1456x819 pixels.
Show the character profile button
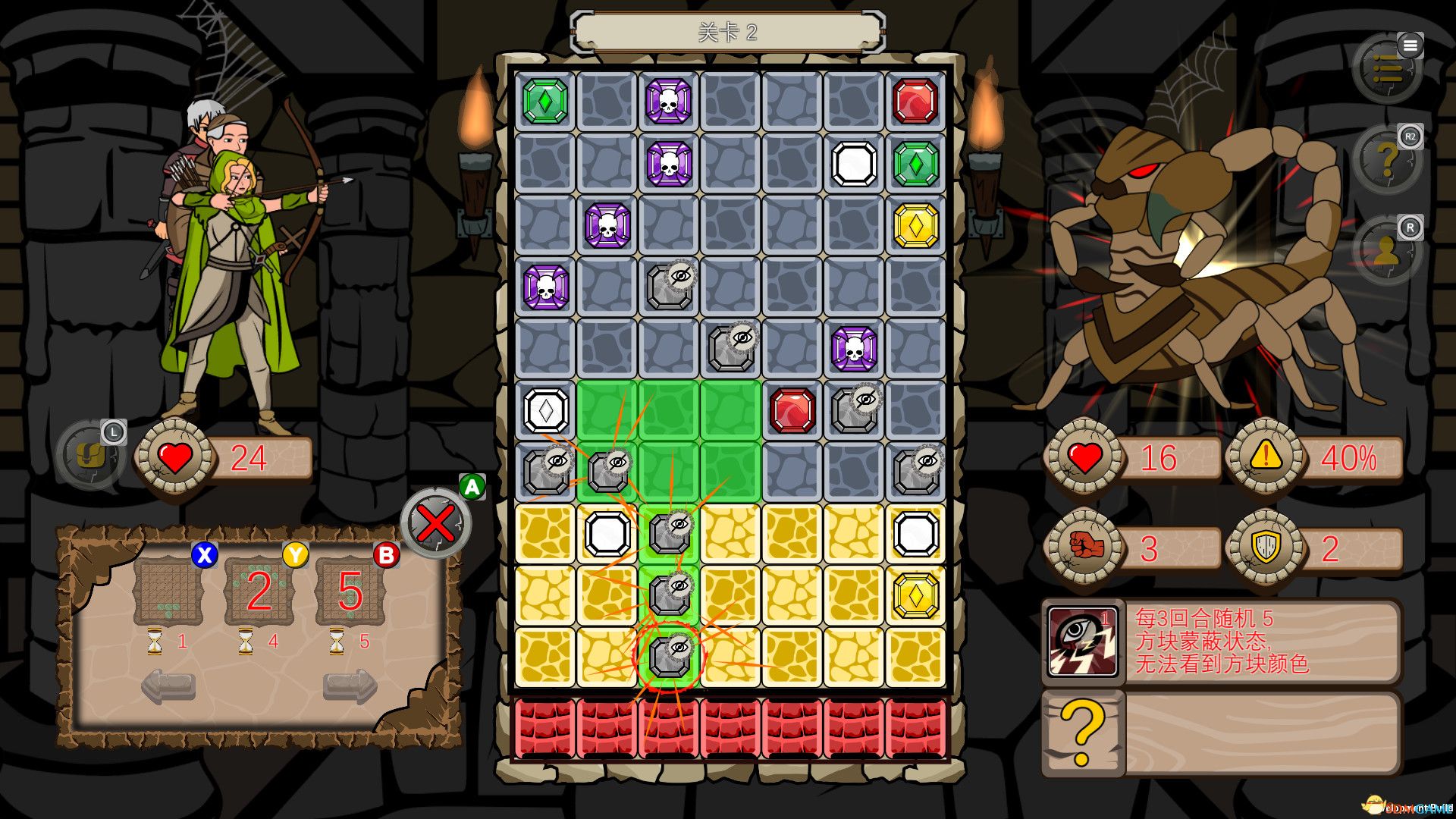[1387, 252]
